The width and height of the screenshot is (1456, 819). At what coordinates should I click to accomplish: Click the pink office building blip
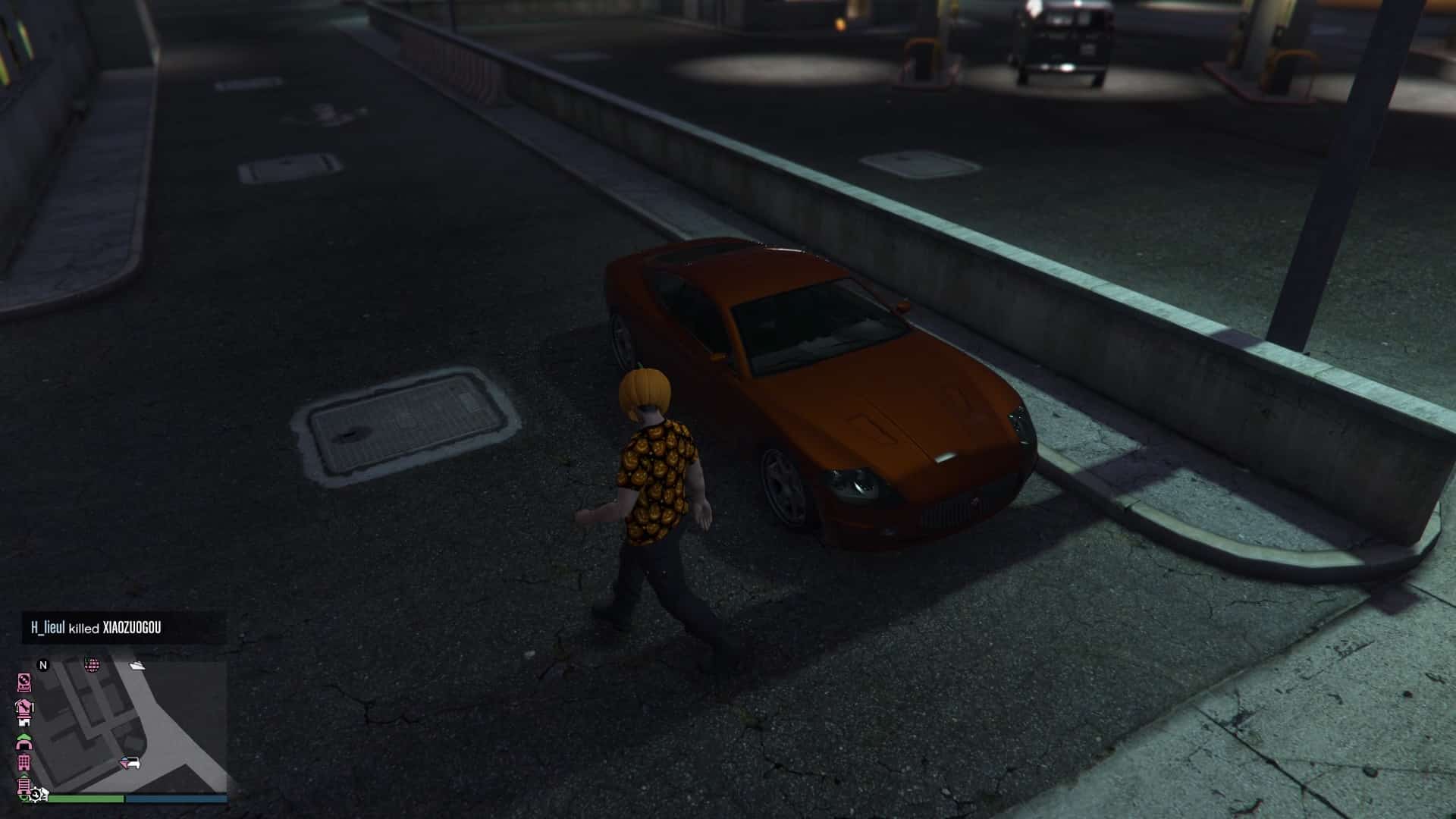(24, 761)
